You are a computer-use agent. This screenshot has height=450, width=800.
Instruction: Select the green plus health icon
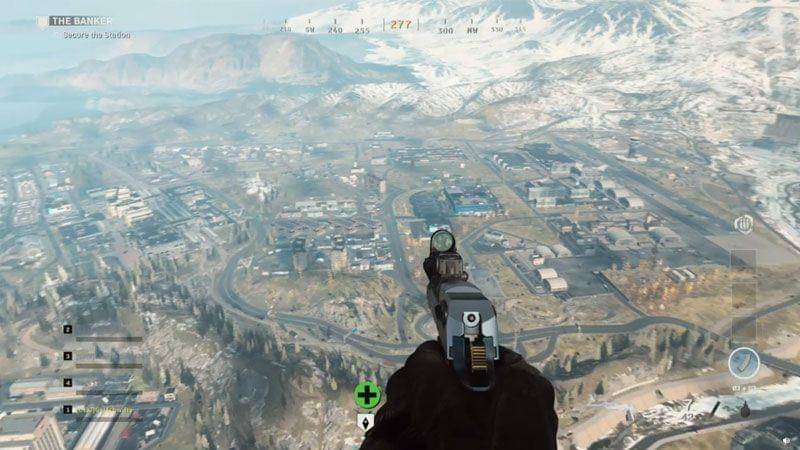(367, 394)
